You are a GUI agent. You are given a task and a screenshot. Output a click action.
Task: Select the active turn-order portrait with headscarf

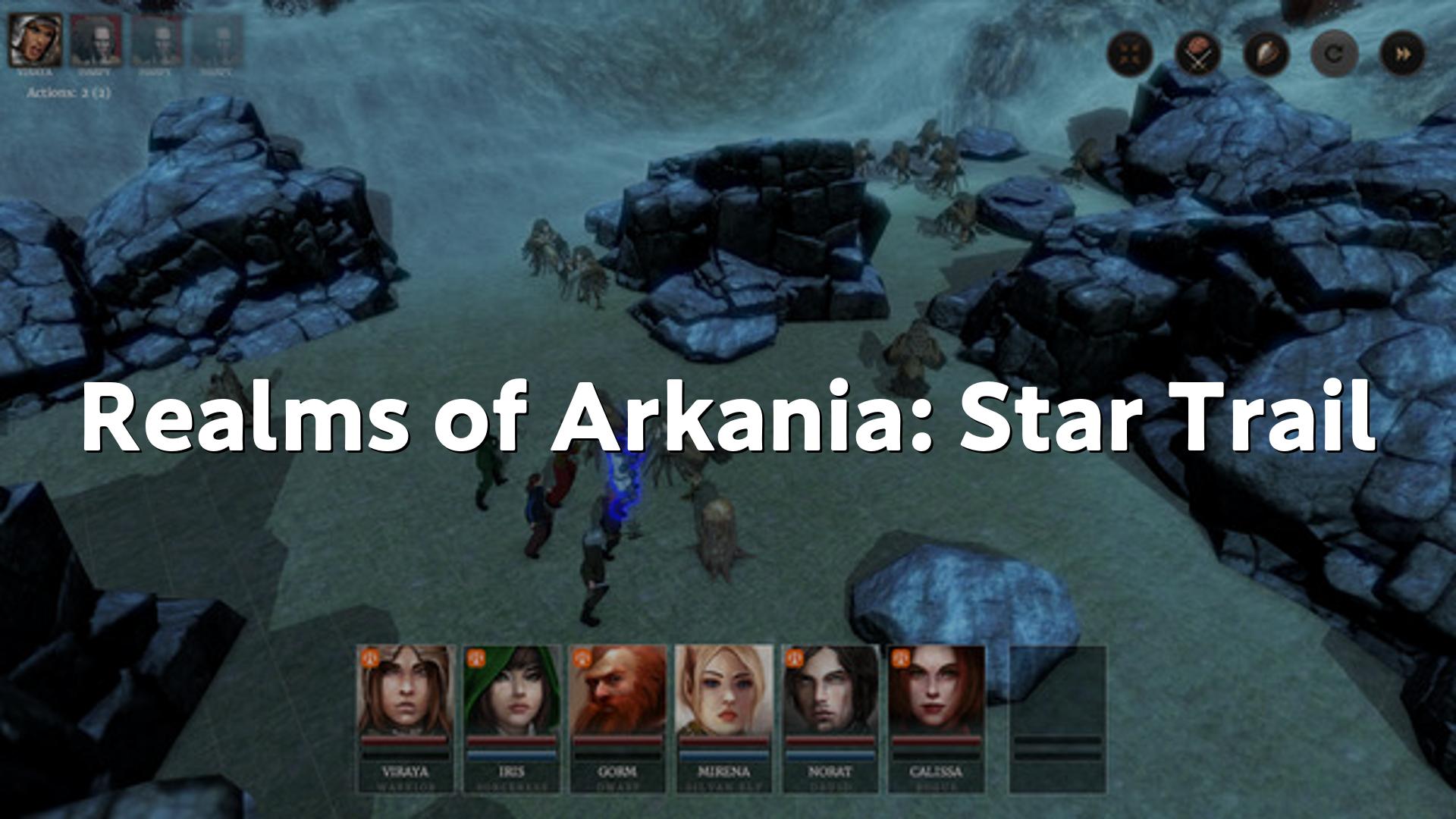36,40
